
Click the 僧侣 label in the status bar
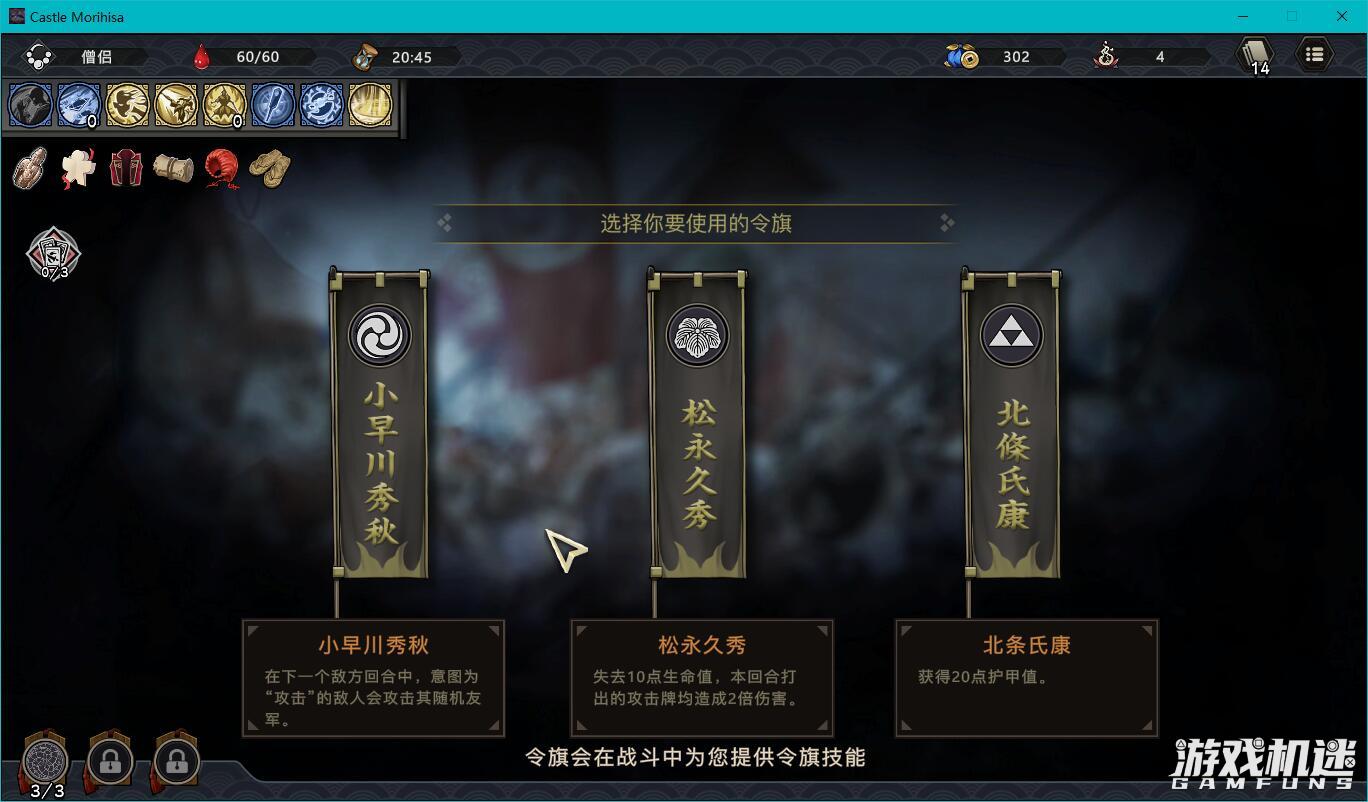(96, 57)
